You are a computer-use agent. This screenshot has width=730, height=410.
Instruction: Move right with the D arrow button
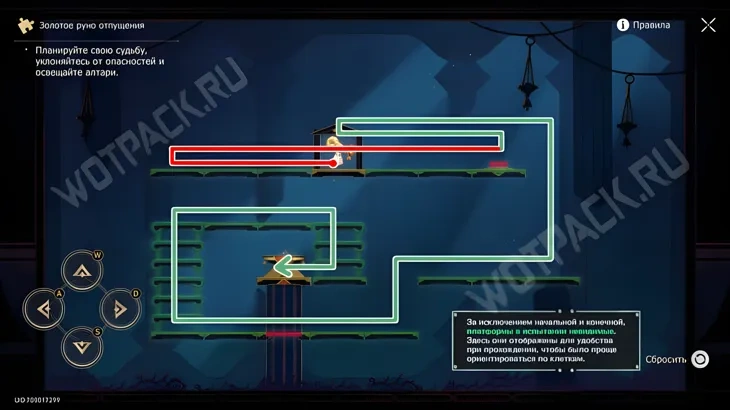120,309
